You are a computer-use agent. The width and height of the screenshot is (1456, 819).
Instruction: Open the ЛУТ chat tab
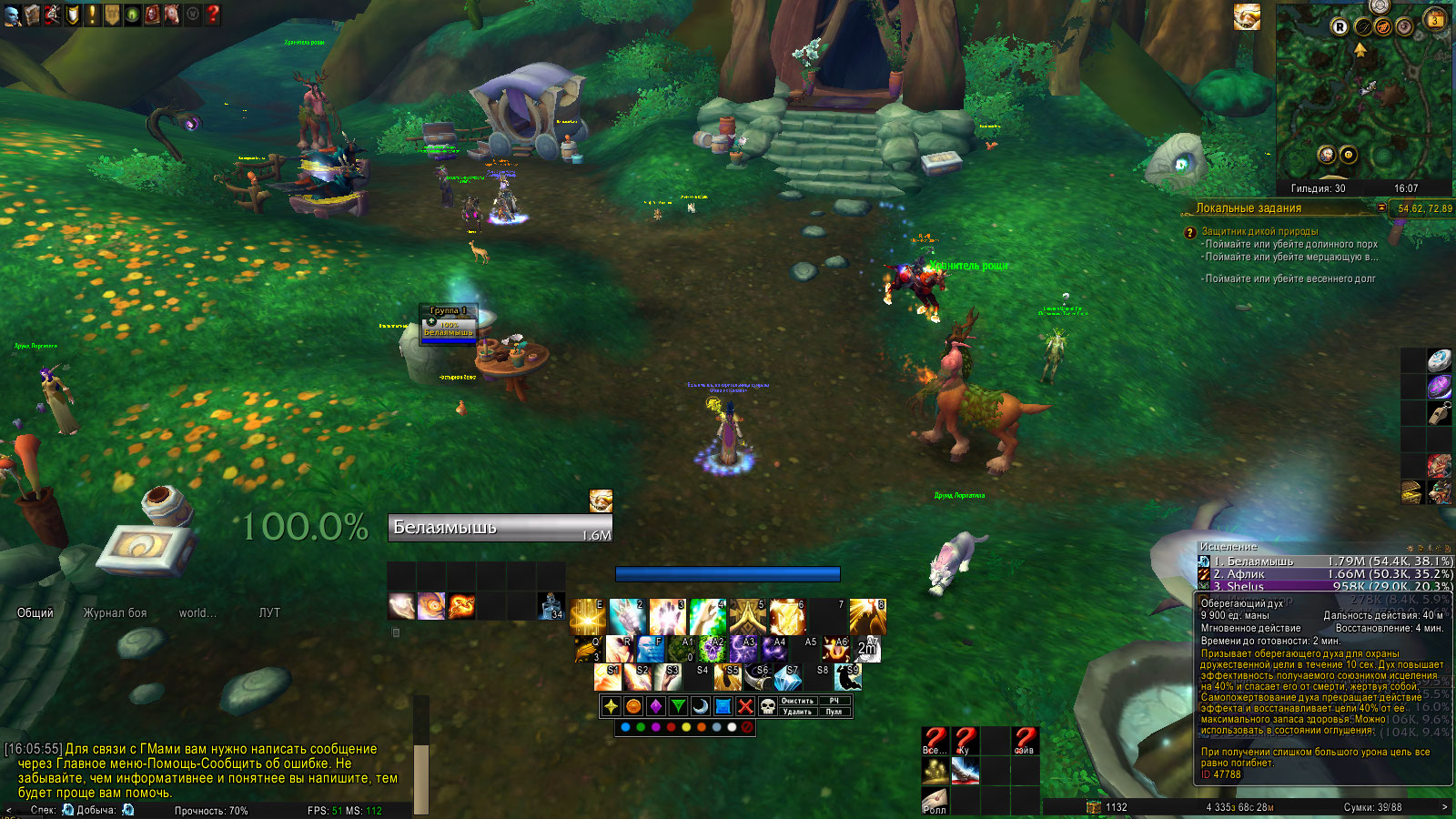coord(269,612)
